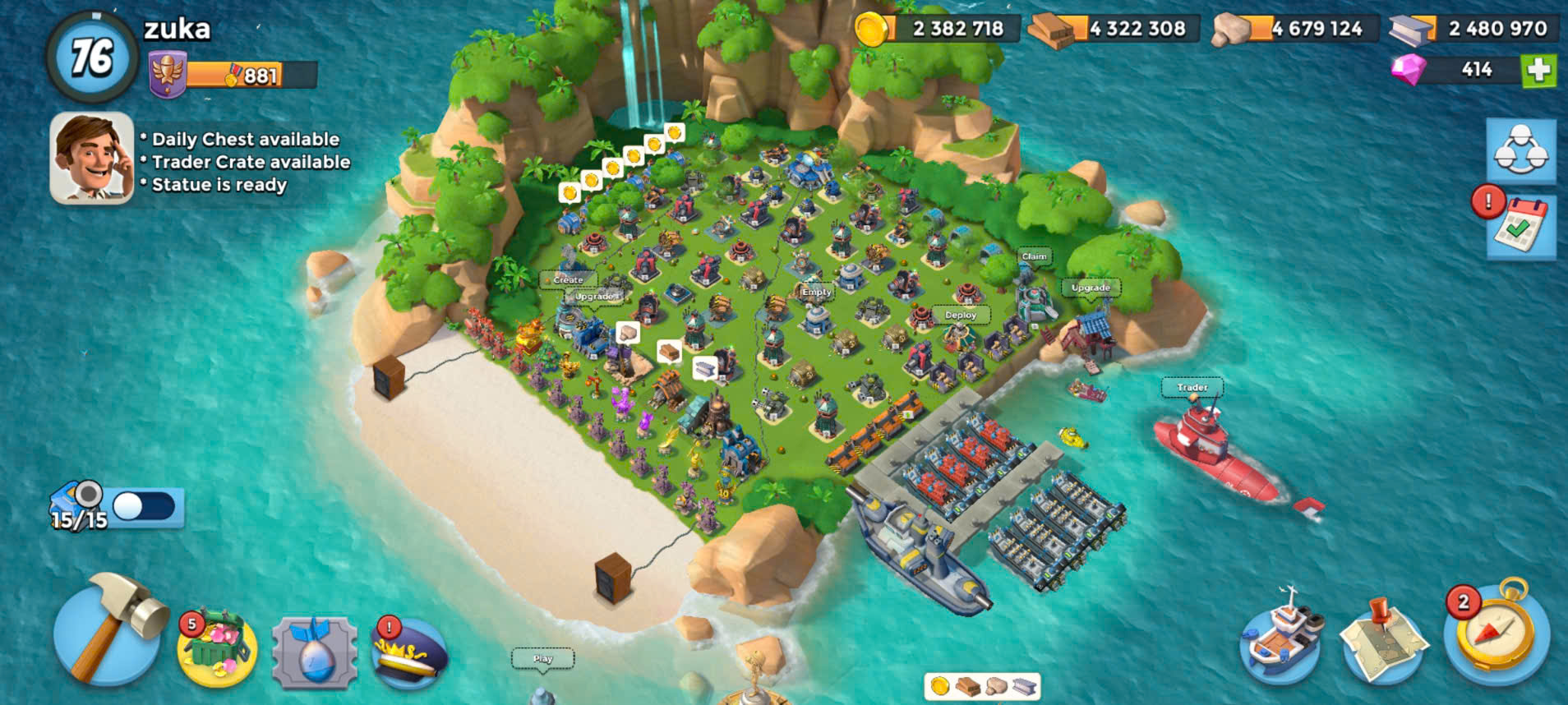Open the victory points medal bar
Viewport: 1568px width, 705px height.
coord(234,76)
